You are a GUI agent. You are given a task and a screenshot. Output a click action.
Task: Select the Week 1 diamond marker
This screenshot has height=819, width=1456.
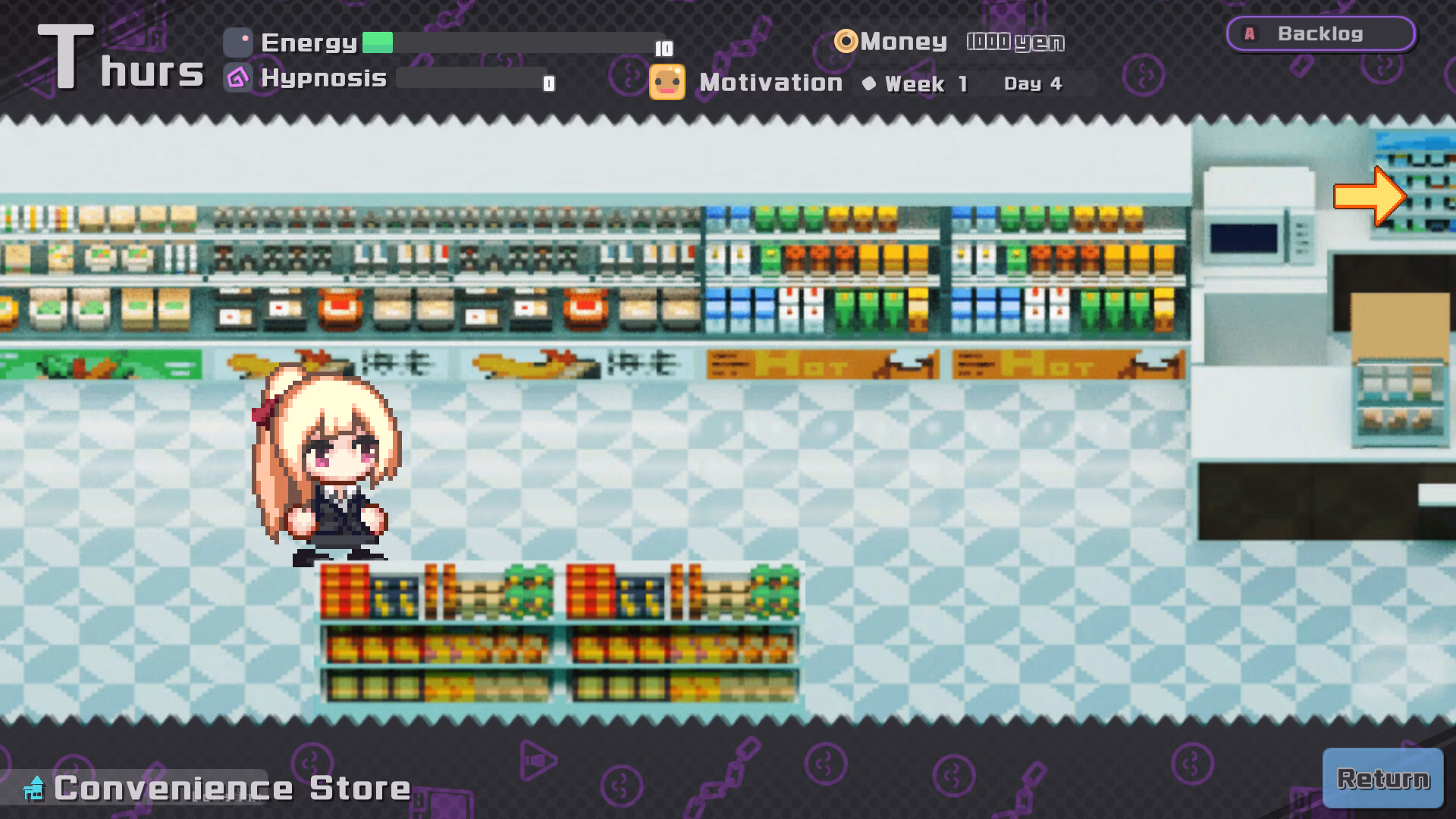point(871,84)
